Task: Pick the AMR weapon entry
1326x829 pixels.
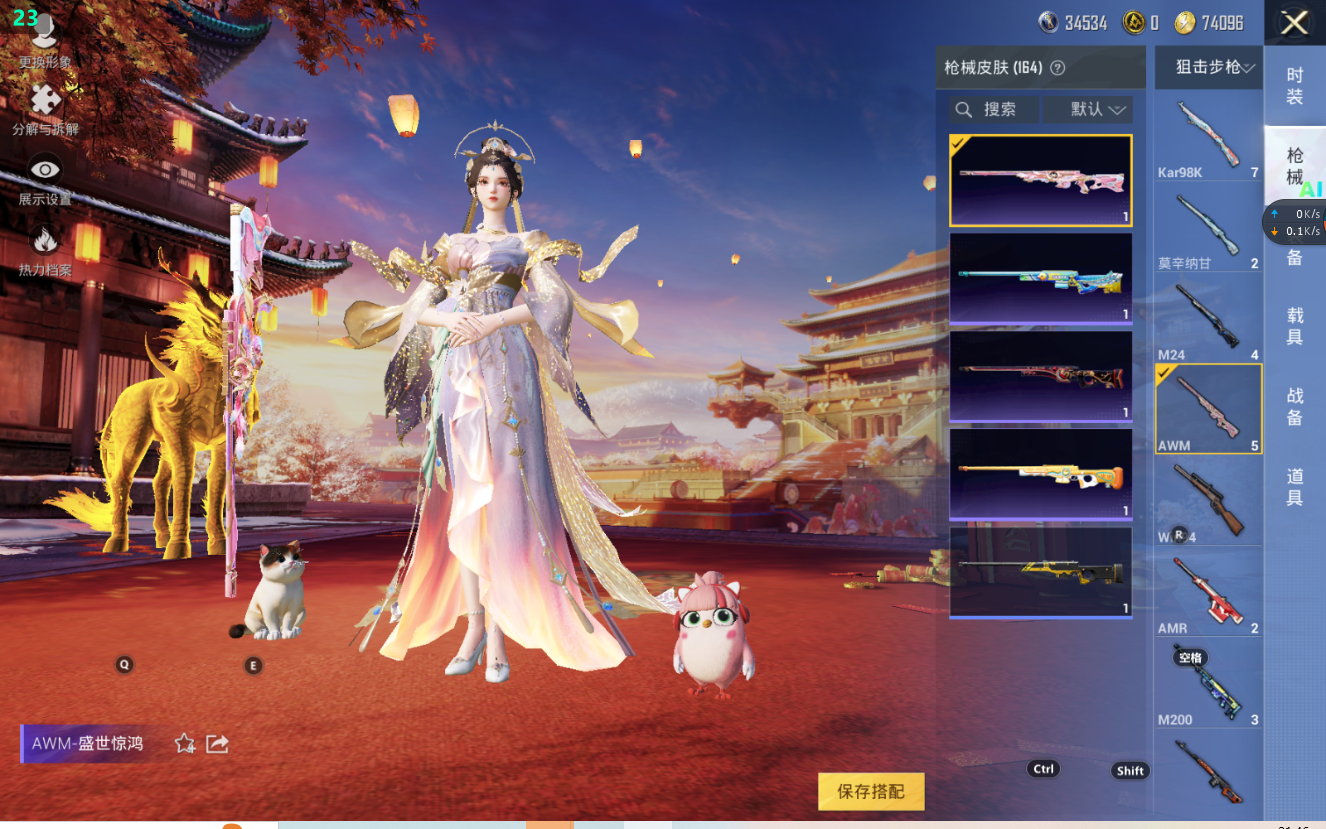Action: click(x=1208, y=593)
